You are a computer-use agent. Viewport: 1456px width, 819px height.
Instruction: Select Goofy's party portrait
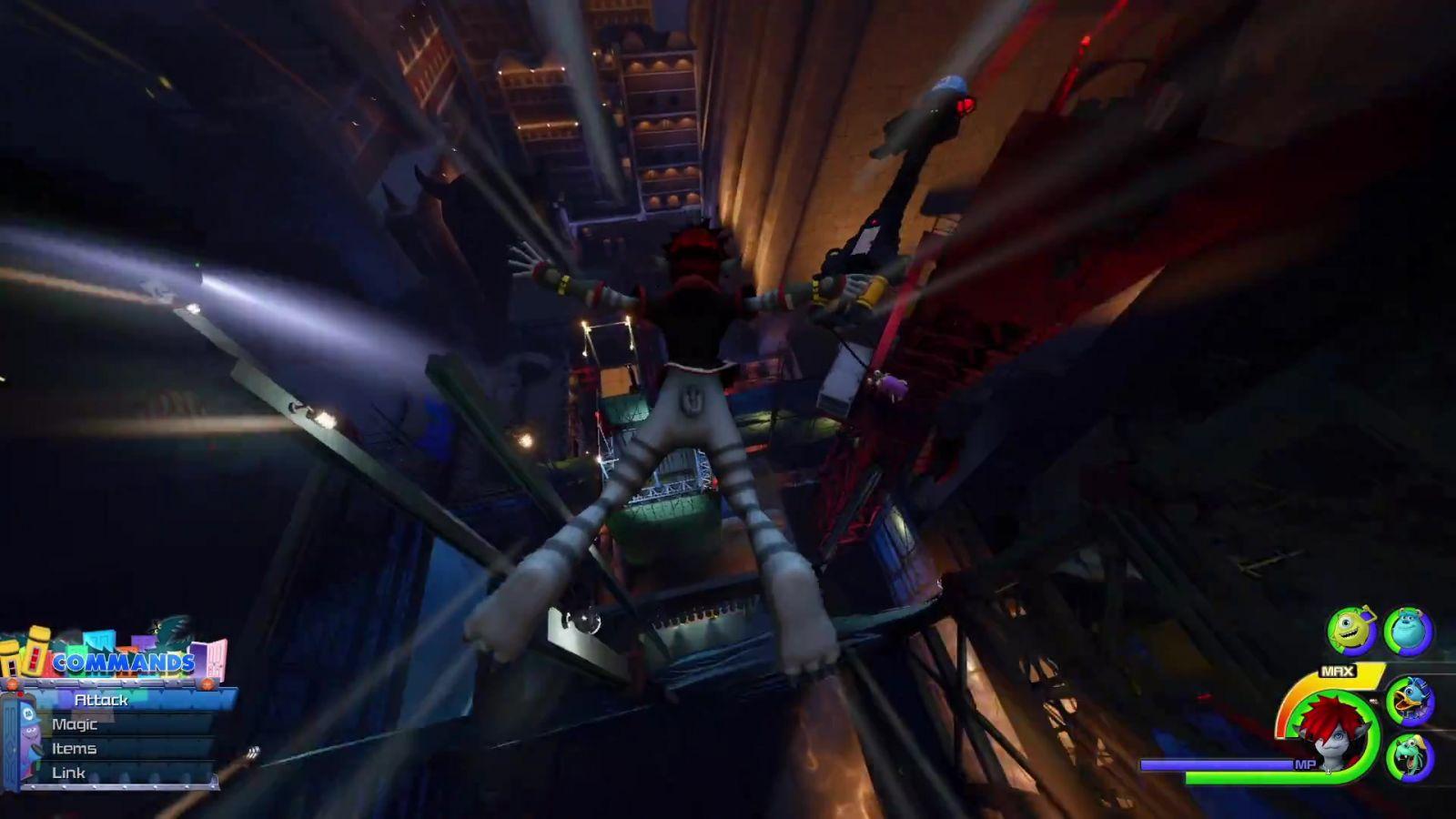click(x=1410, y=756)
